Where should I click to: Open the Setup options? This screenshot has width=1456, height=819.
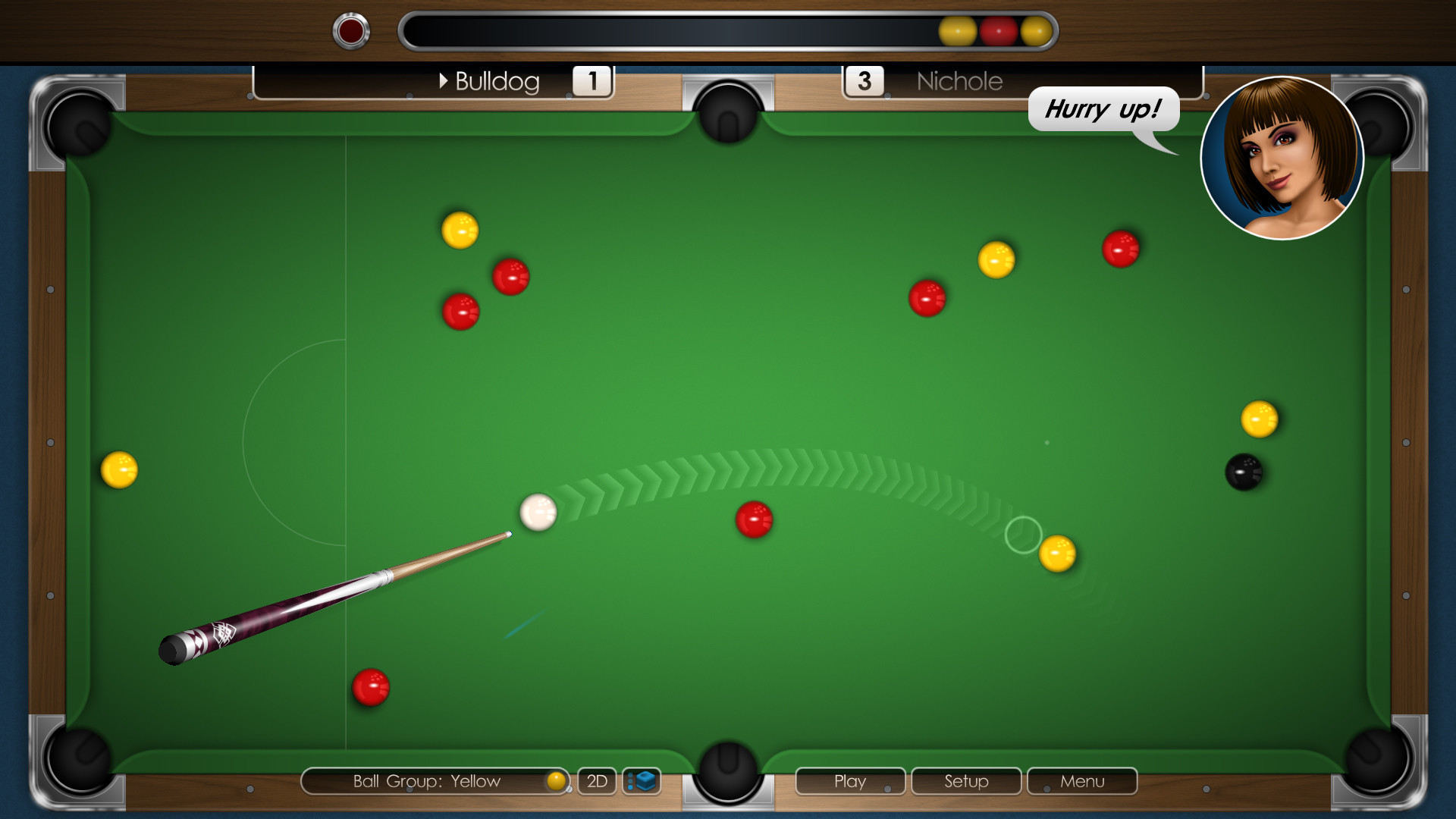click(x=965, y=781)
